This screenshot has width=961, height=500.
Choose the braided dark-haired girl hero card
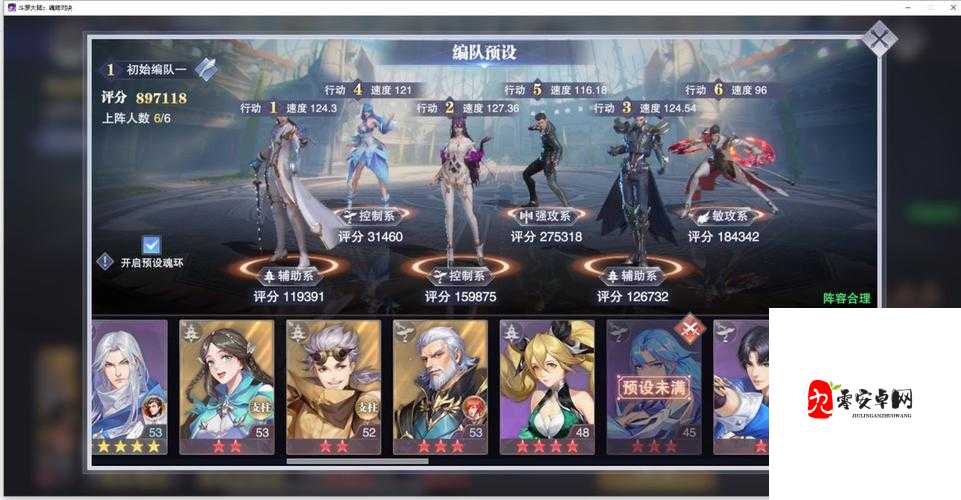tap(226, 387)
